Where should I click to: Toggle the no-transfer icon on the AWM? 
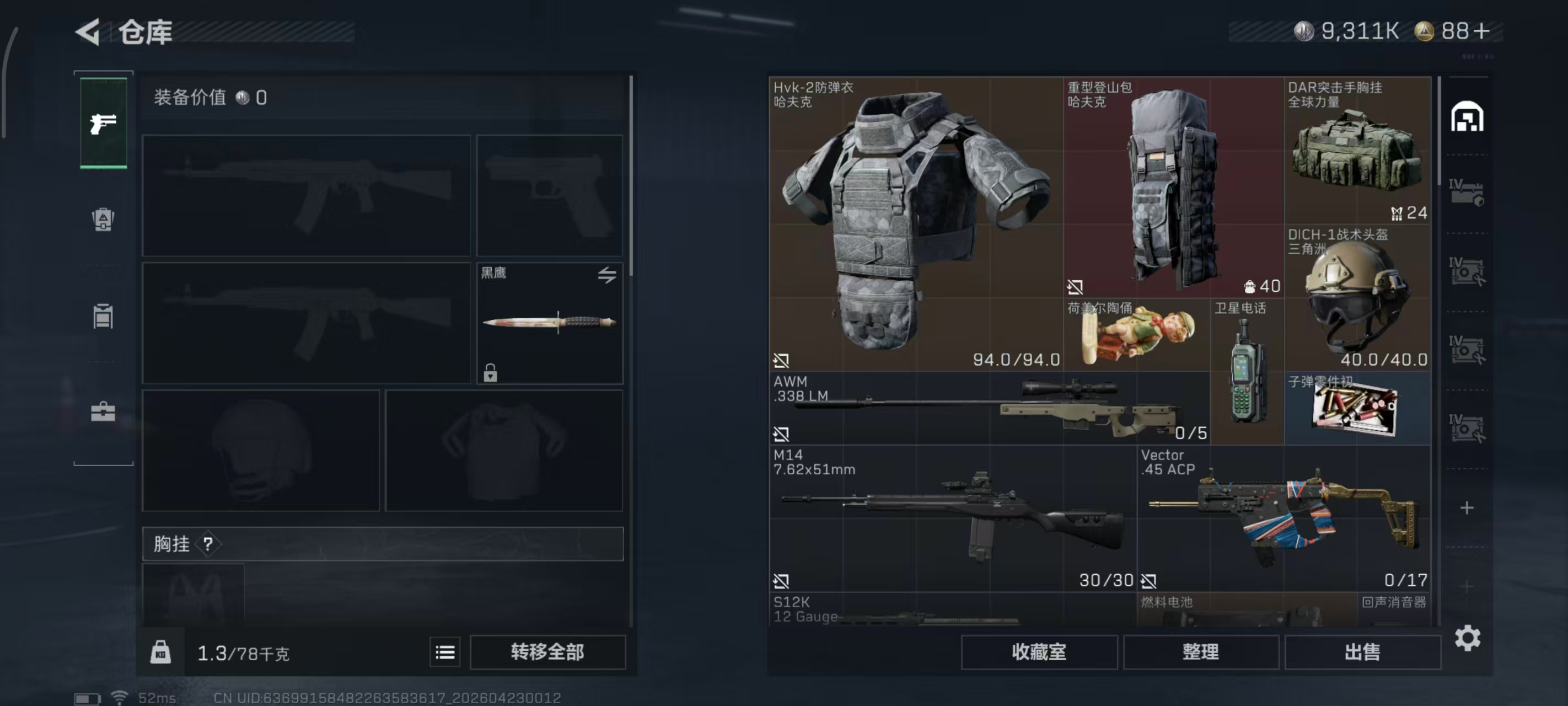tap(782, 434)
